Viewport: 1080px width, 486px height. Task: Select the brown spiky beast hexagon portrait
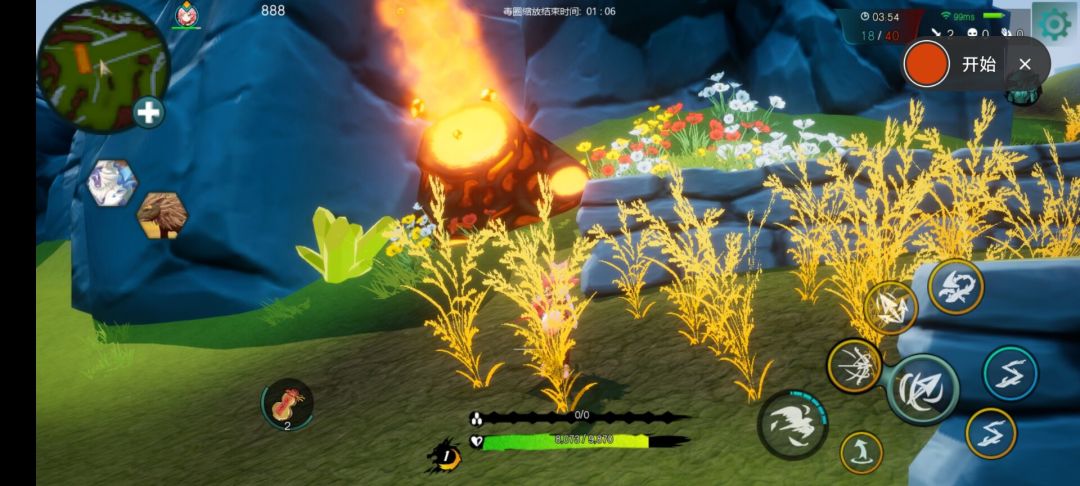[162, 215]
